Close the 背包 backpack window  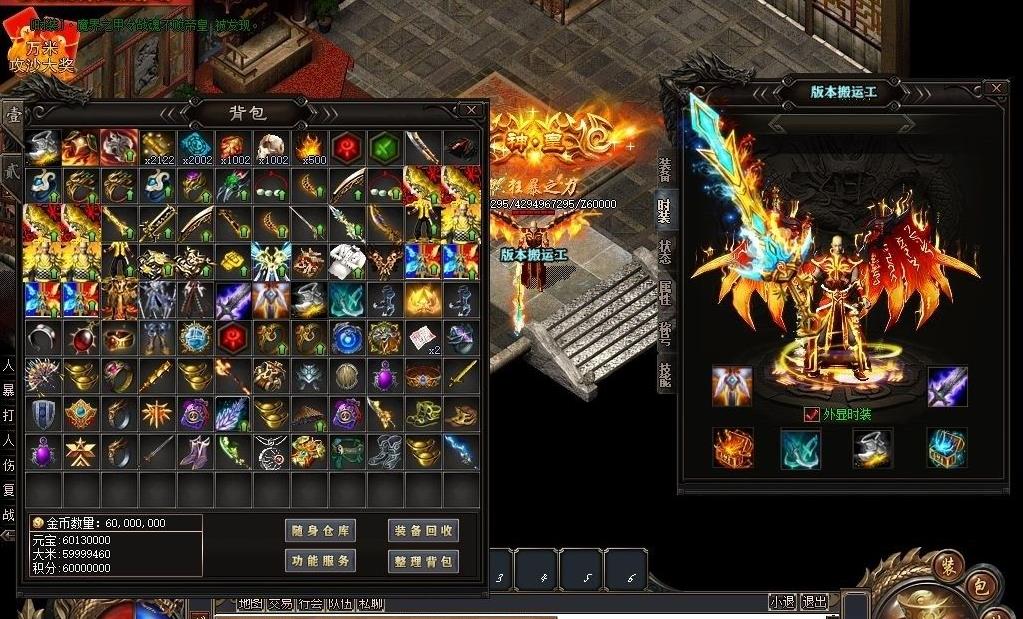pyautogui.click(x=471, y=109)
